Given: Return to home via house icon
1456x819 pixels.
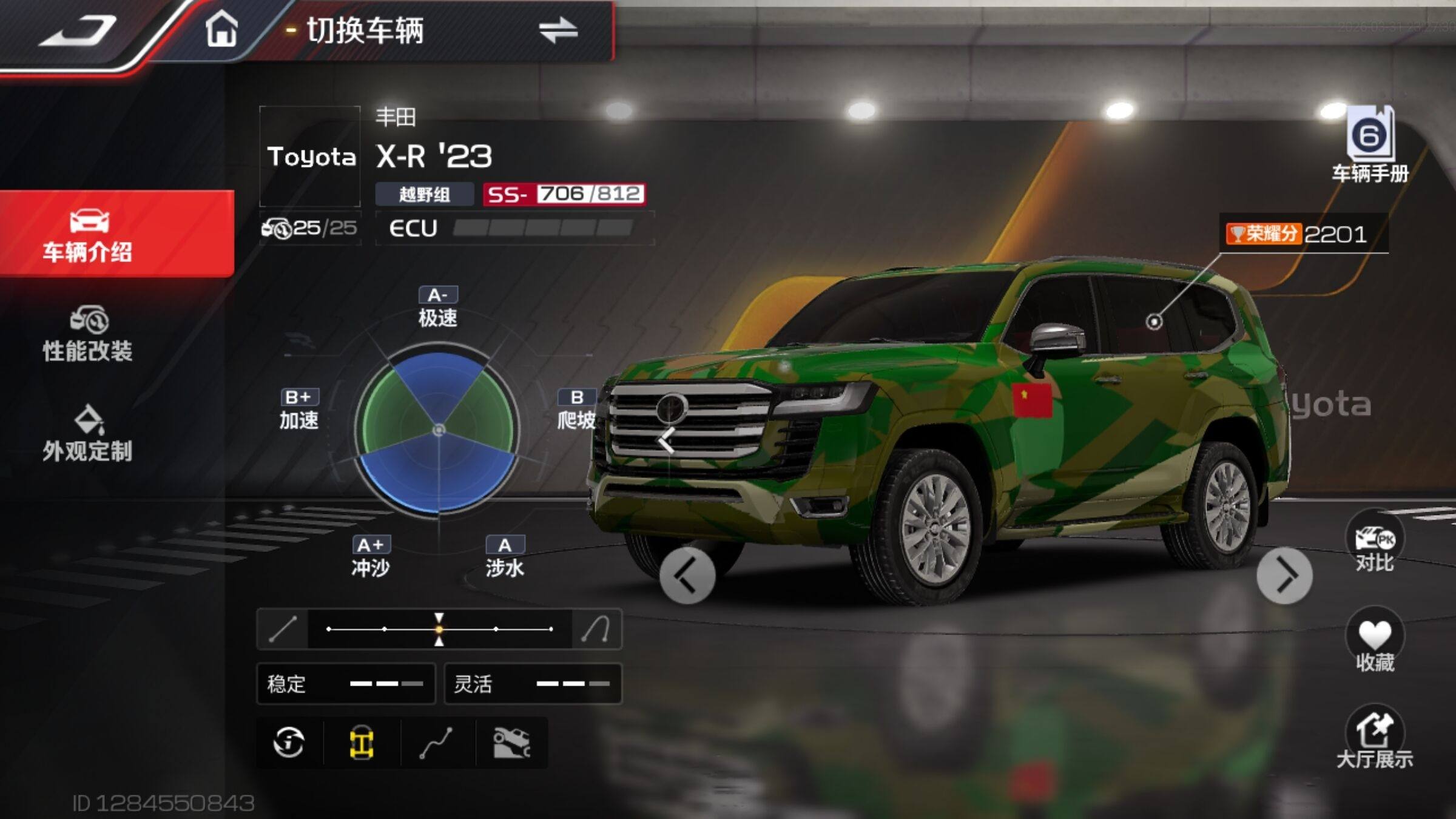Looking at the screenshot, I should click(221, 29).
